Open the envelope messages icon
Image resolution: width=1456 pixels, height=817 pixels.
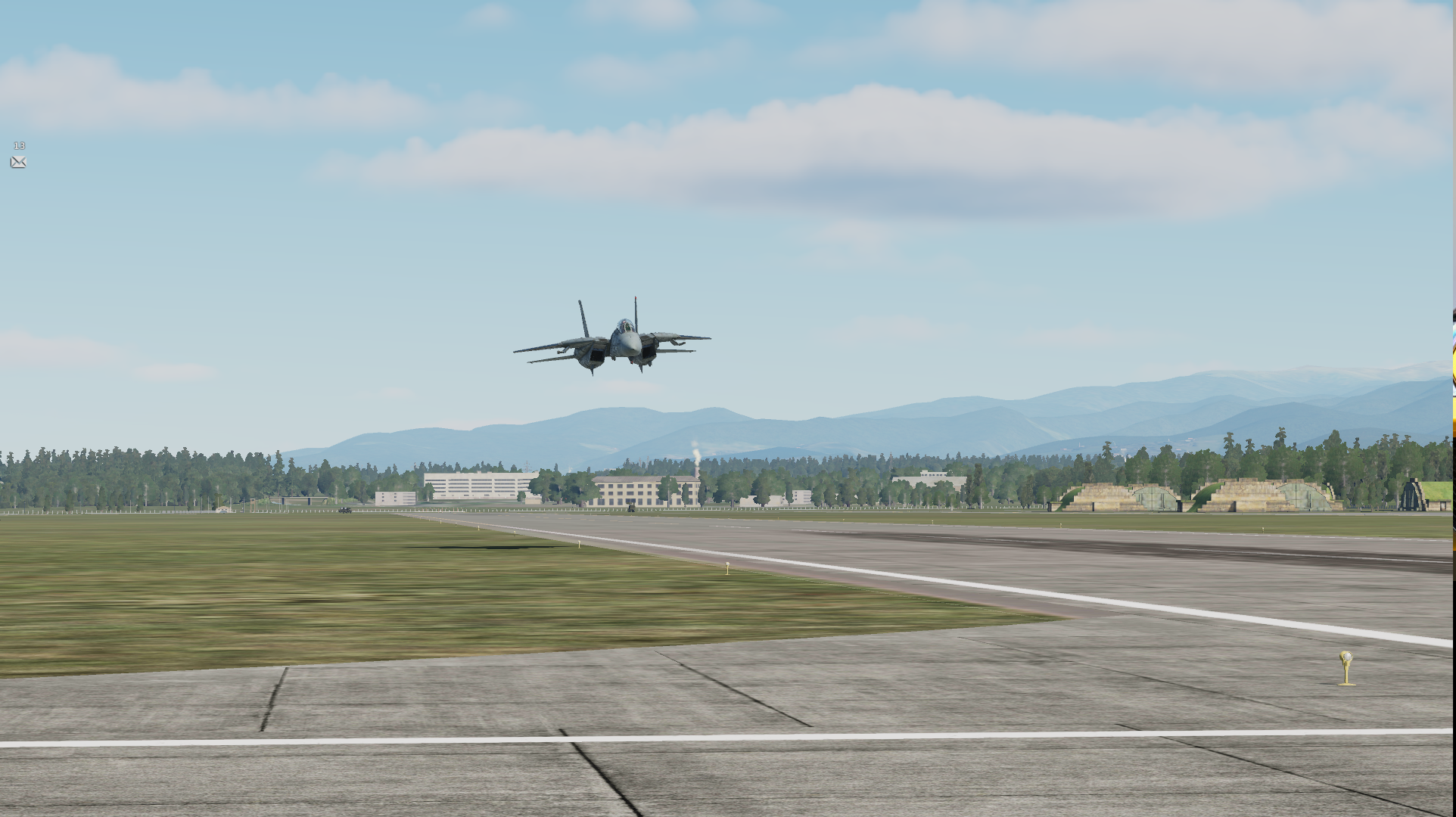(x=18, y=162)
